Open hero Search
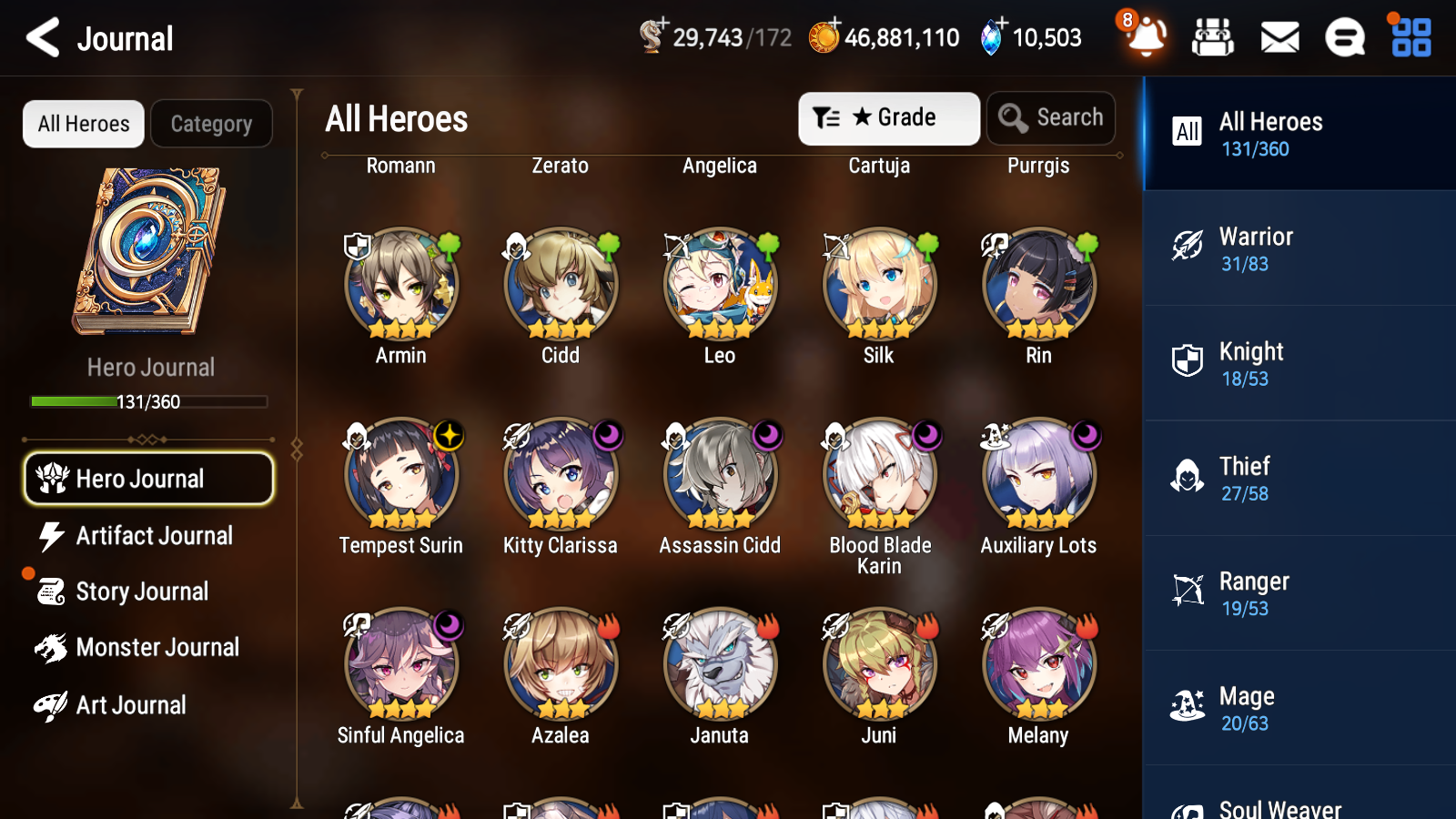The width and height of the screenshot is (1456, 819). coord(1051,117)
